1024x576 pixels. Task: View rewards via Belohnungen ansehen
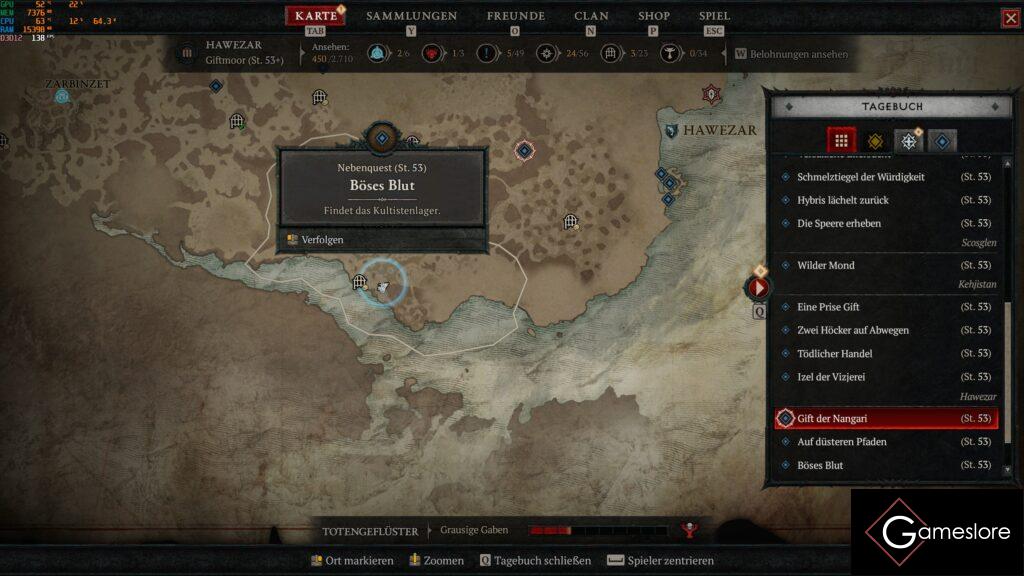[798, 54]
